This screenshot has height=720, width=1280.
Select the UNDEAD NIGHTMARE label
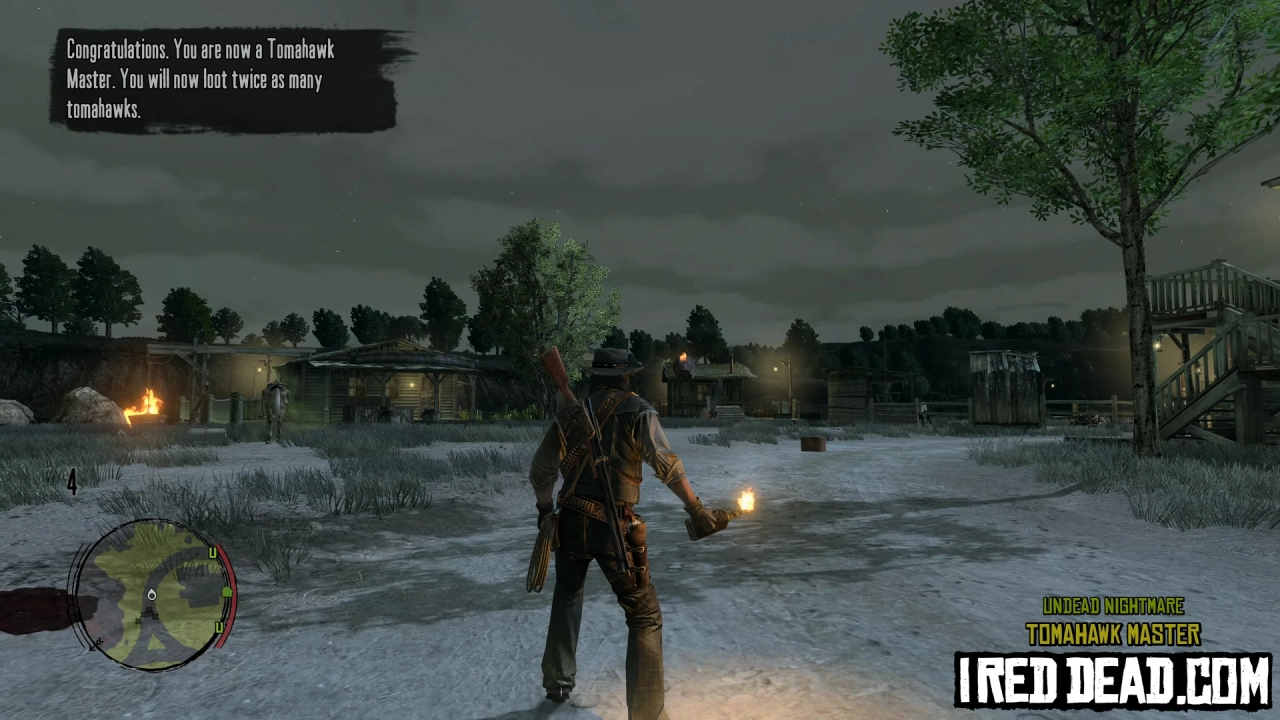click(1113, 606)
